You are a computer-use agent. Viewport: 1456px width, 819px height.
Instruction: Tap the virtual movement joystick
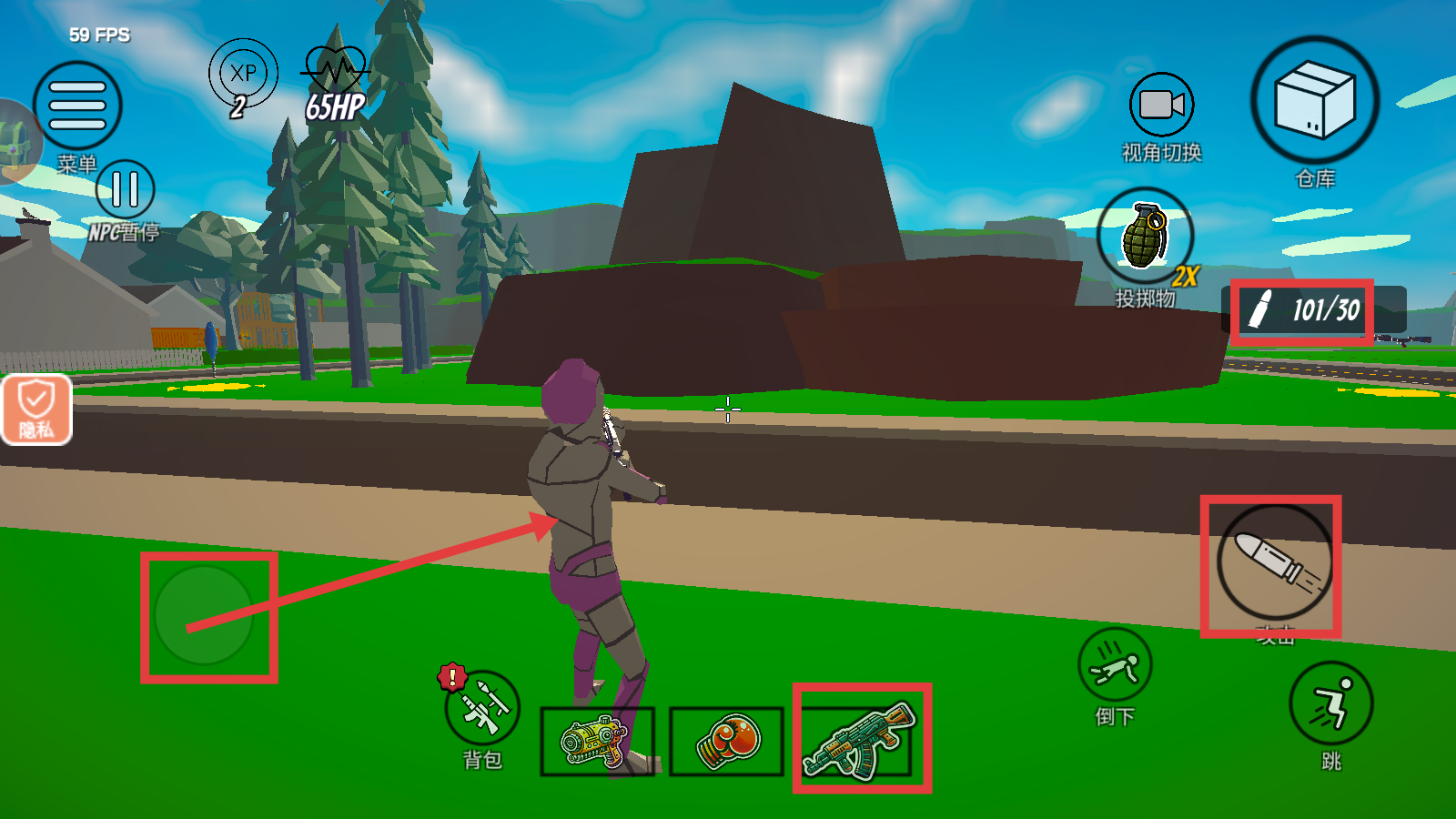point(204,615)
